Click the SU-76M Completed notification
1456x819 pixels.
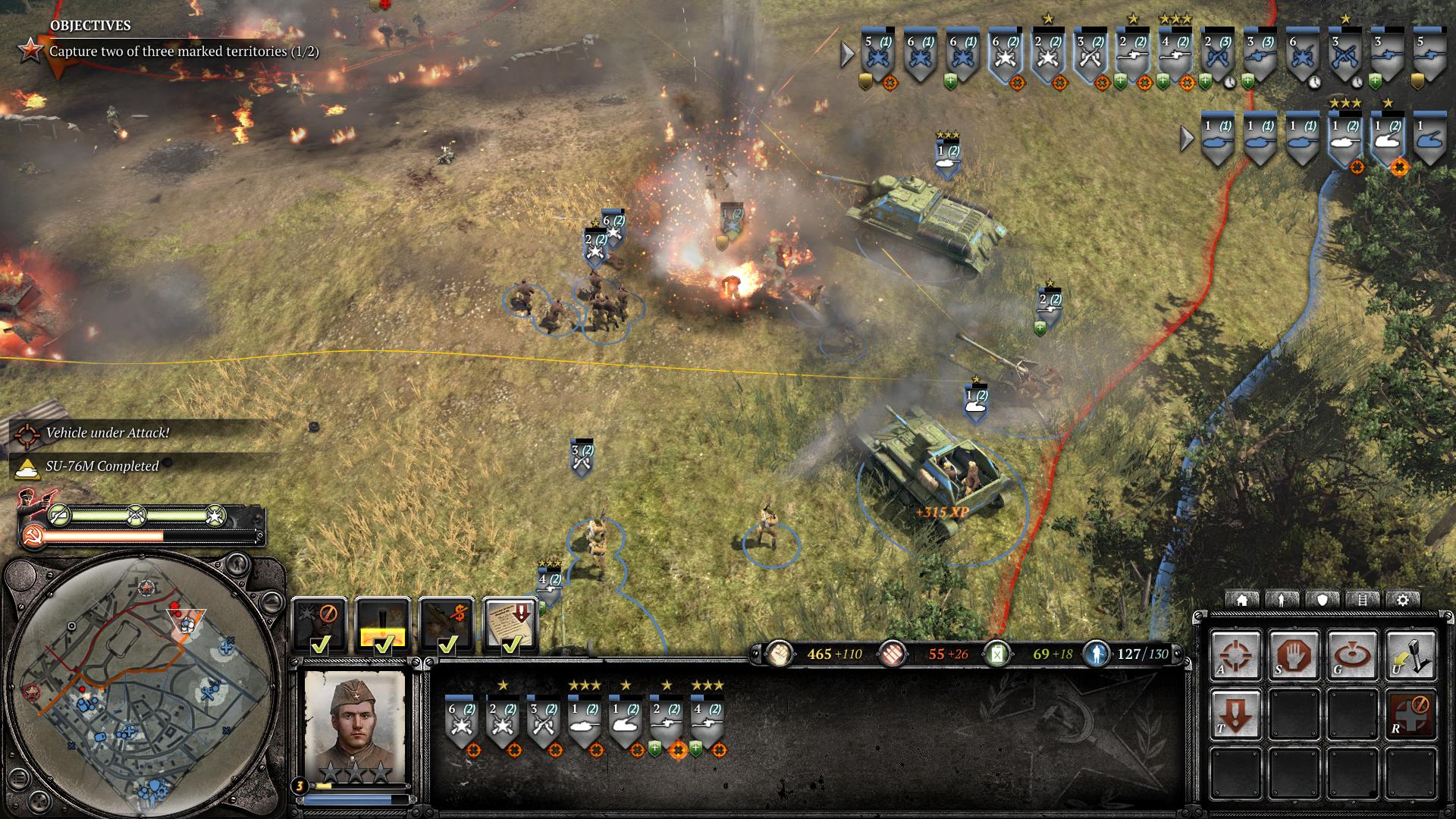click(102, 466)
